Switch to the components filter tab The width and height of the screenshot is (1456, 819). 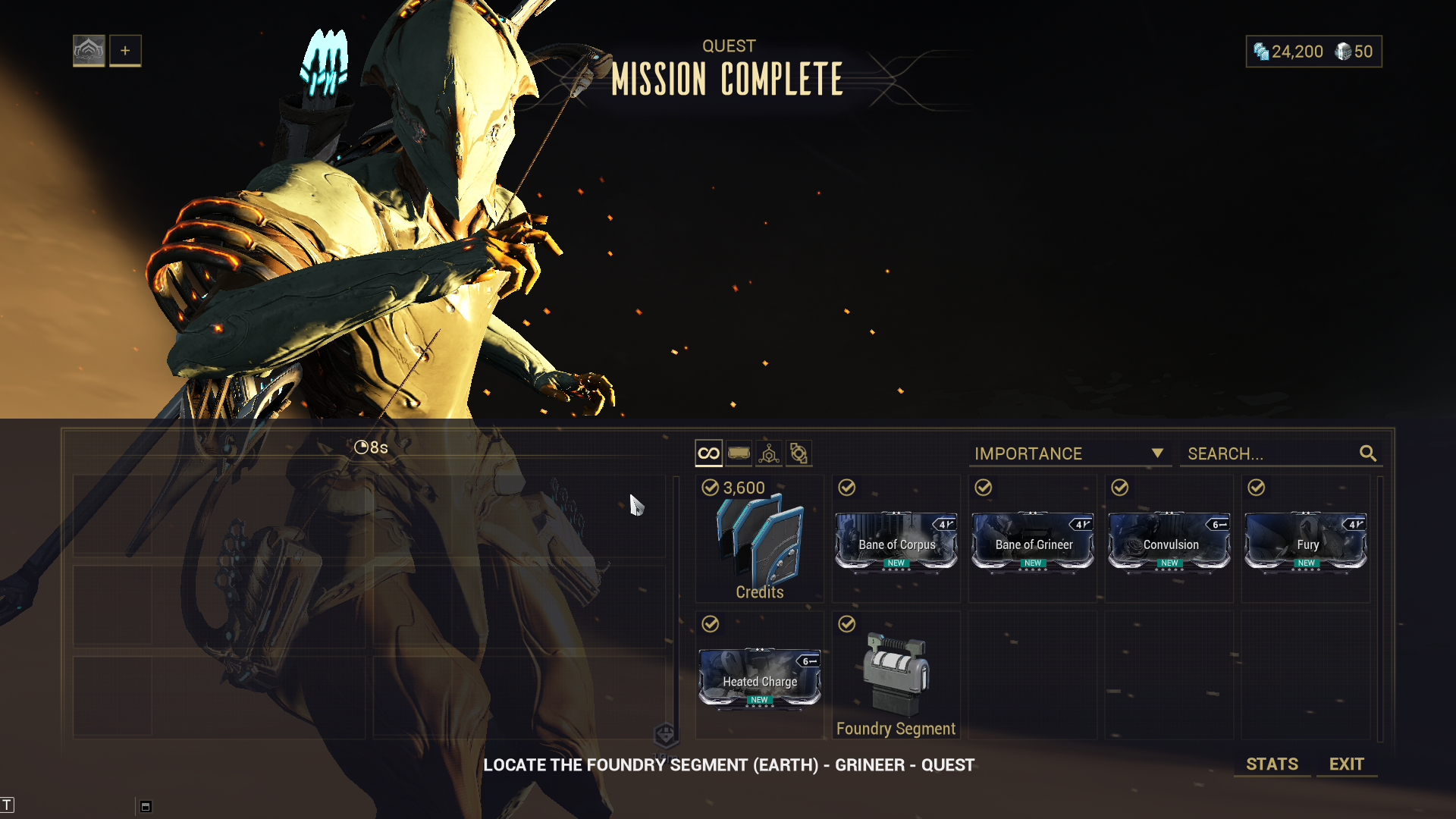(x=799, y=453)
